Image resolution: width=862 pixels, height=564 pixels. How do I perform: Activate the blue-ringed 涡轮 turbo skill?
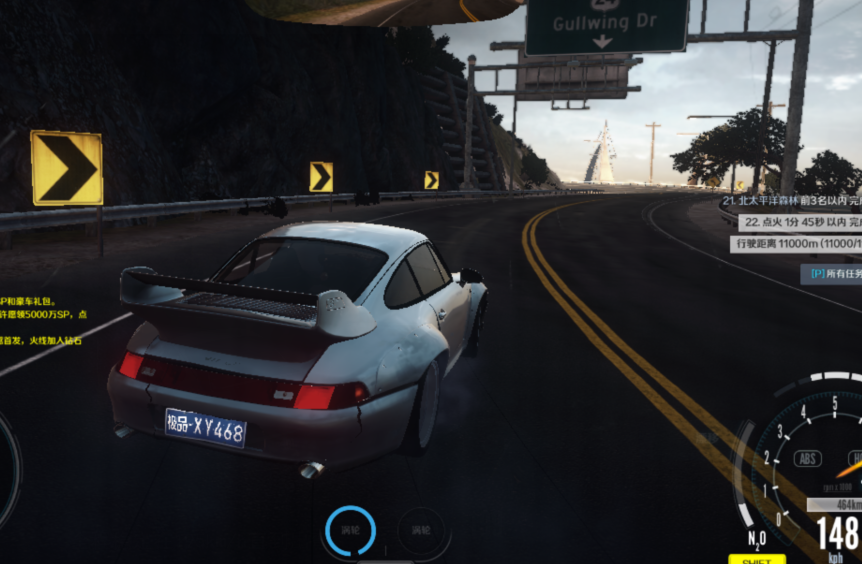coord(350,531)
